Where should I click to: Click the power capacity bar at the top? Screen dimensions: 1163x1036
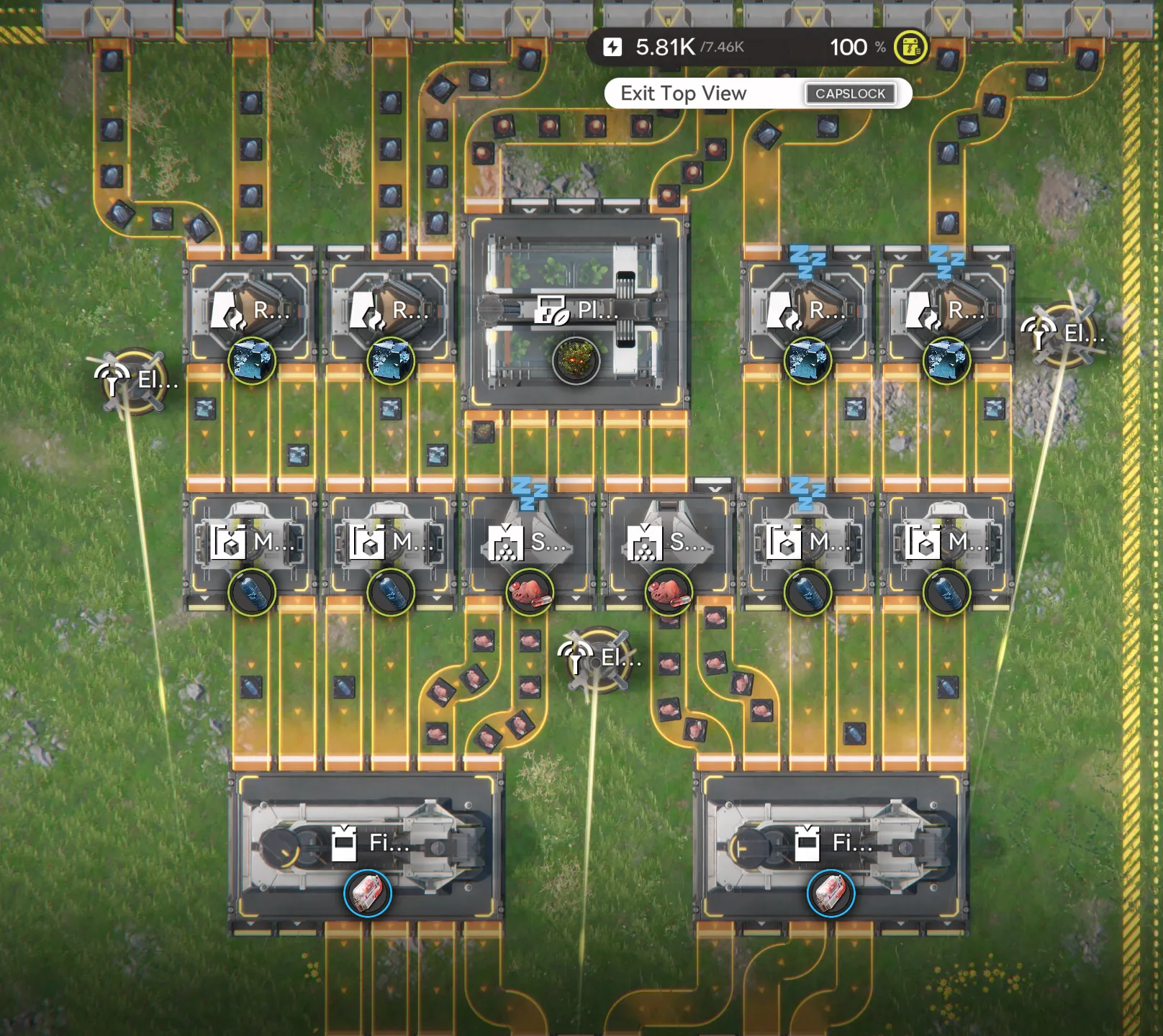756,47
